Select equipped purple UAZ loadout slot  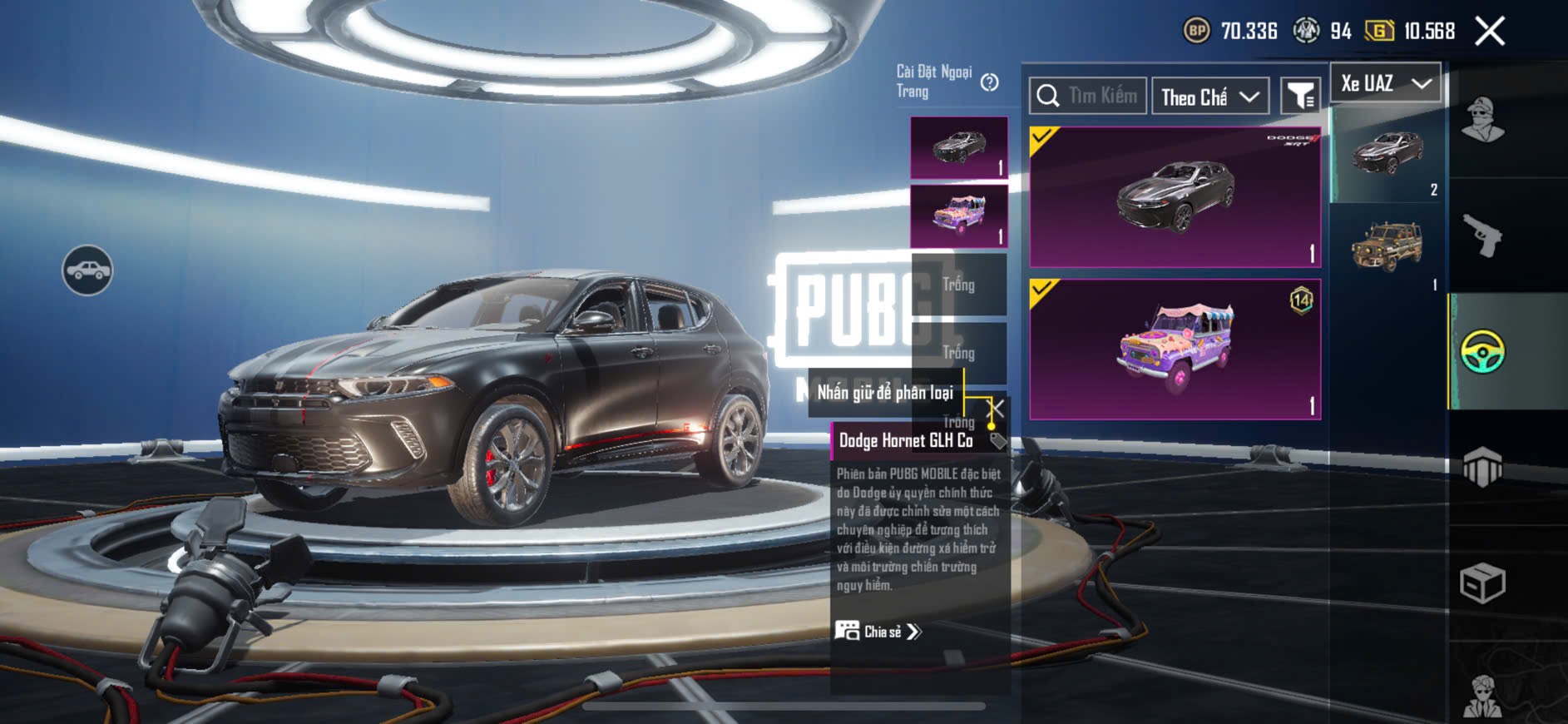(x=958, y=216)
